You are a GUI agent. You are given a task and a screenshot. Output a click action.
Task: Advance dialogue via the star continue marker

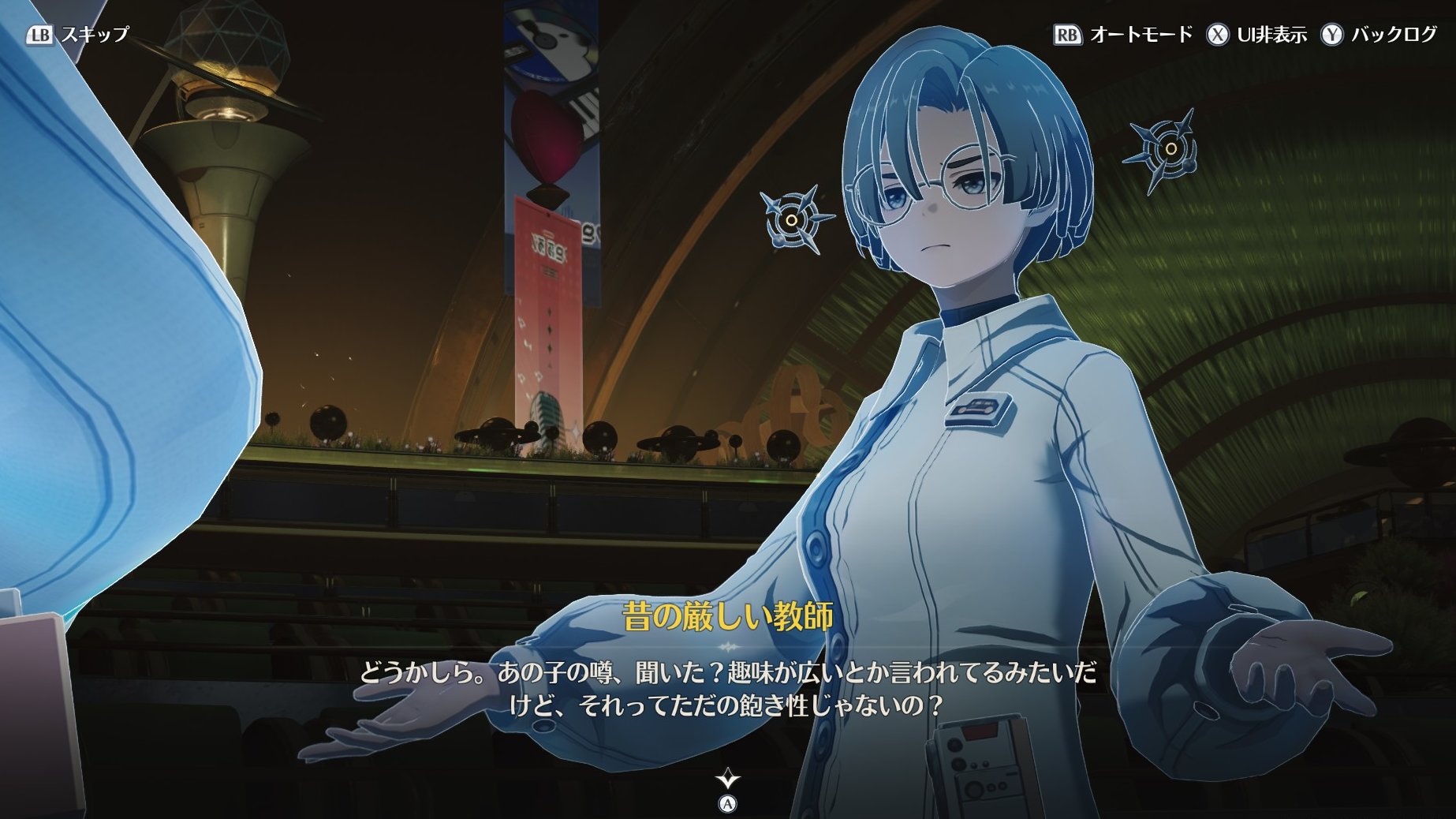coord(727,781)
